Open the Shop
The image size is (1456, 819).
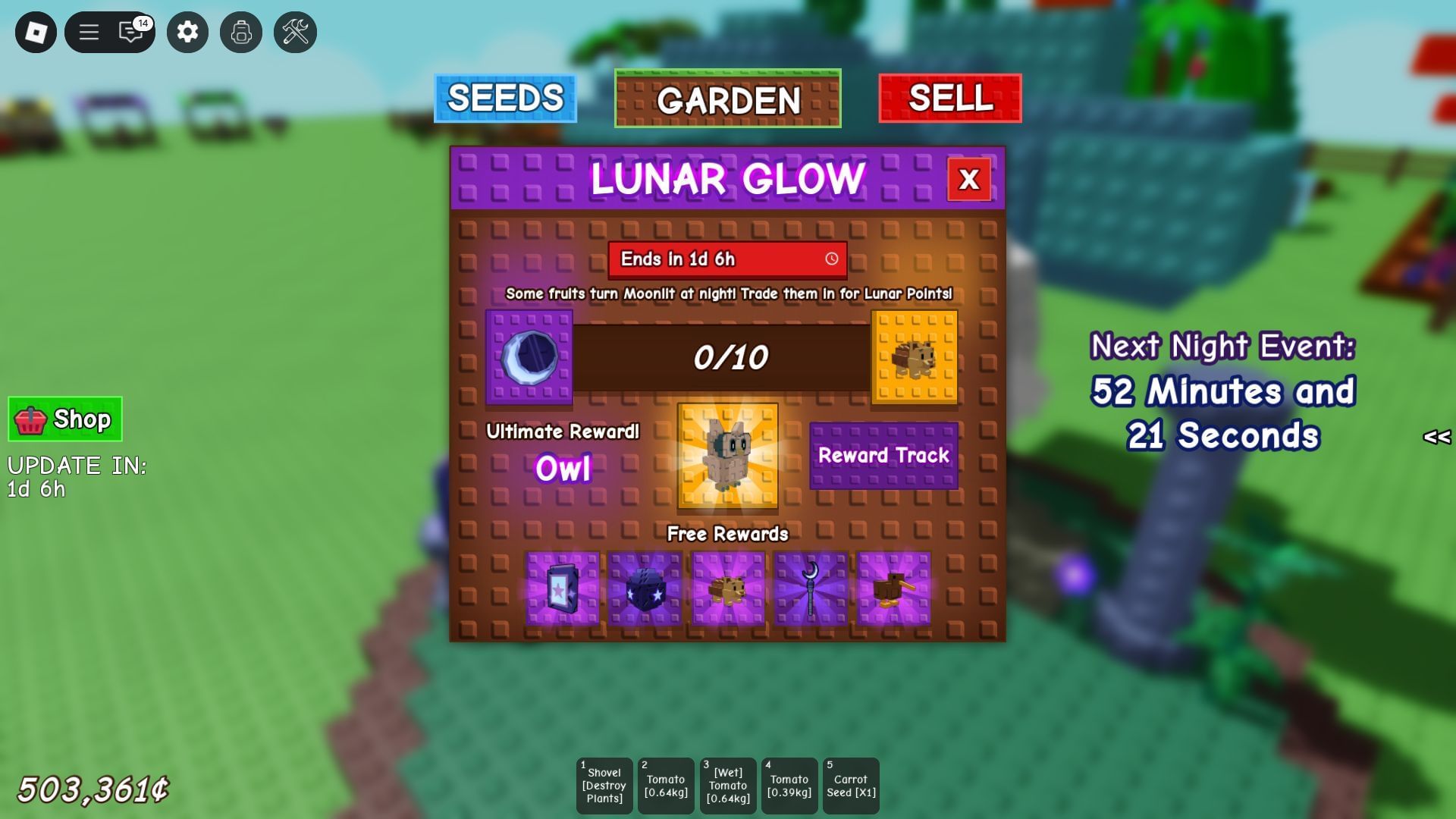(64, 419)
